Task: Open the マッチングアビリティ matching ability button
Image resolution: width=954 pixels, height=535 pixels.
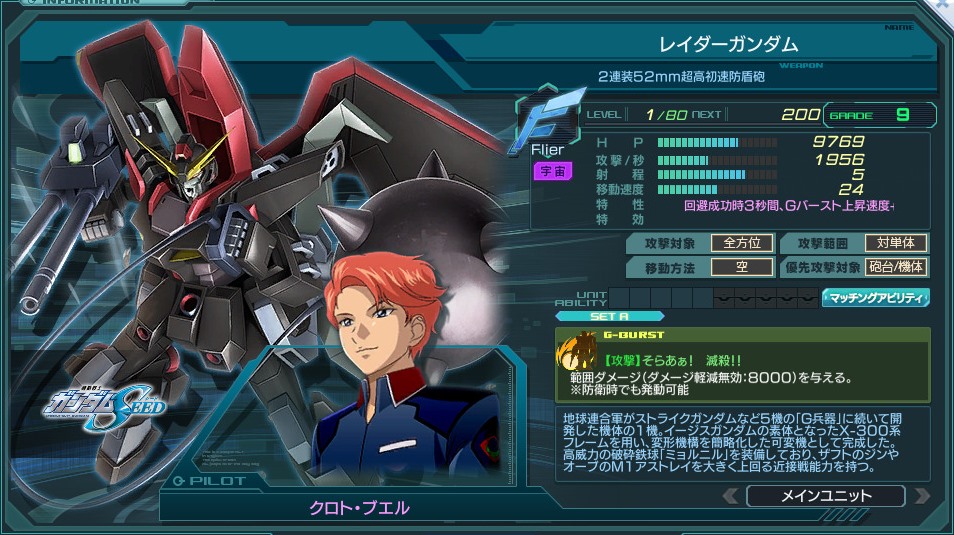Action: 876,297
